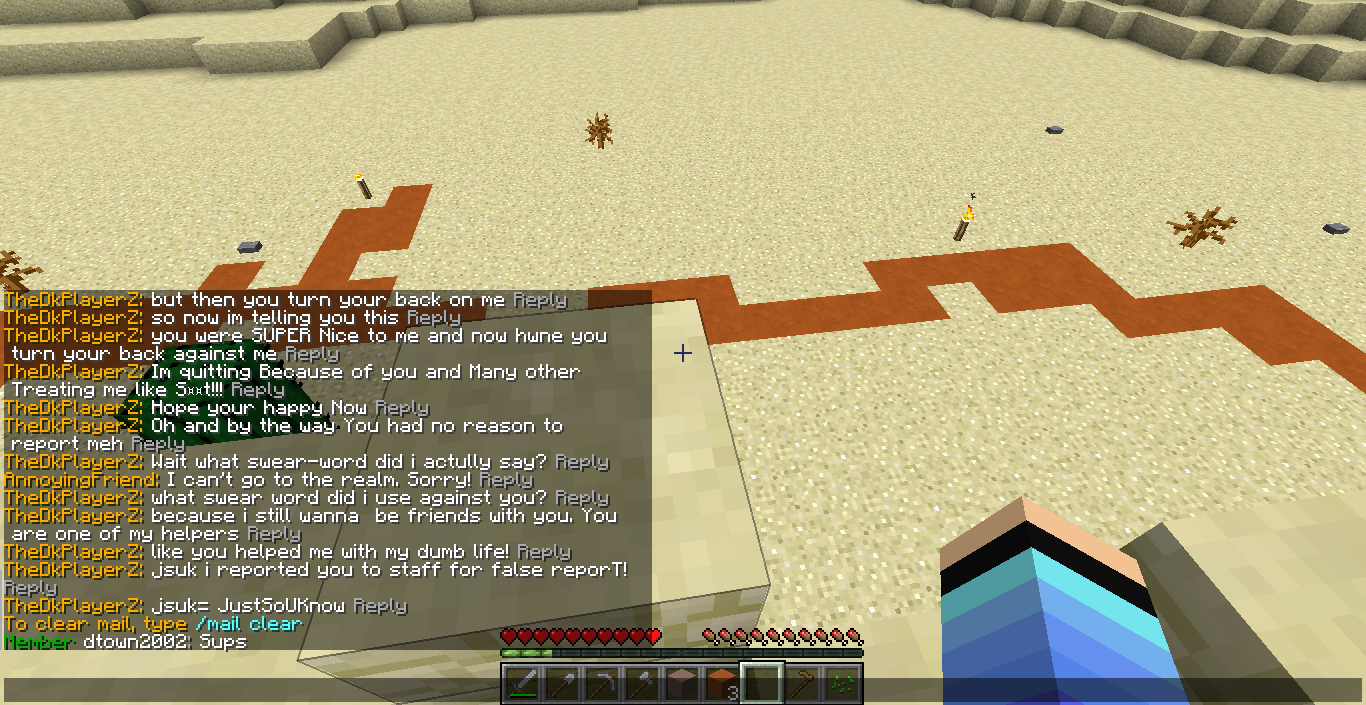Click Reply after "helped me with my dumb life!"
1366x705 pixels.
[x=544, y=552]
